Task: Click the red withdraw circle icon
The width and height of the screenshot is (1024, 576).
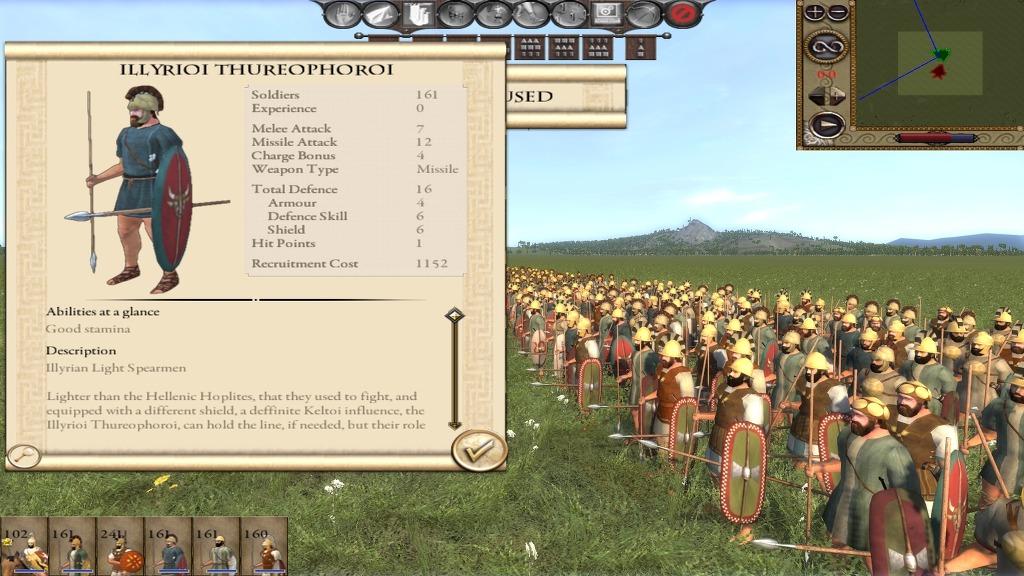Action: click(x=682, y=14)
